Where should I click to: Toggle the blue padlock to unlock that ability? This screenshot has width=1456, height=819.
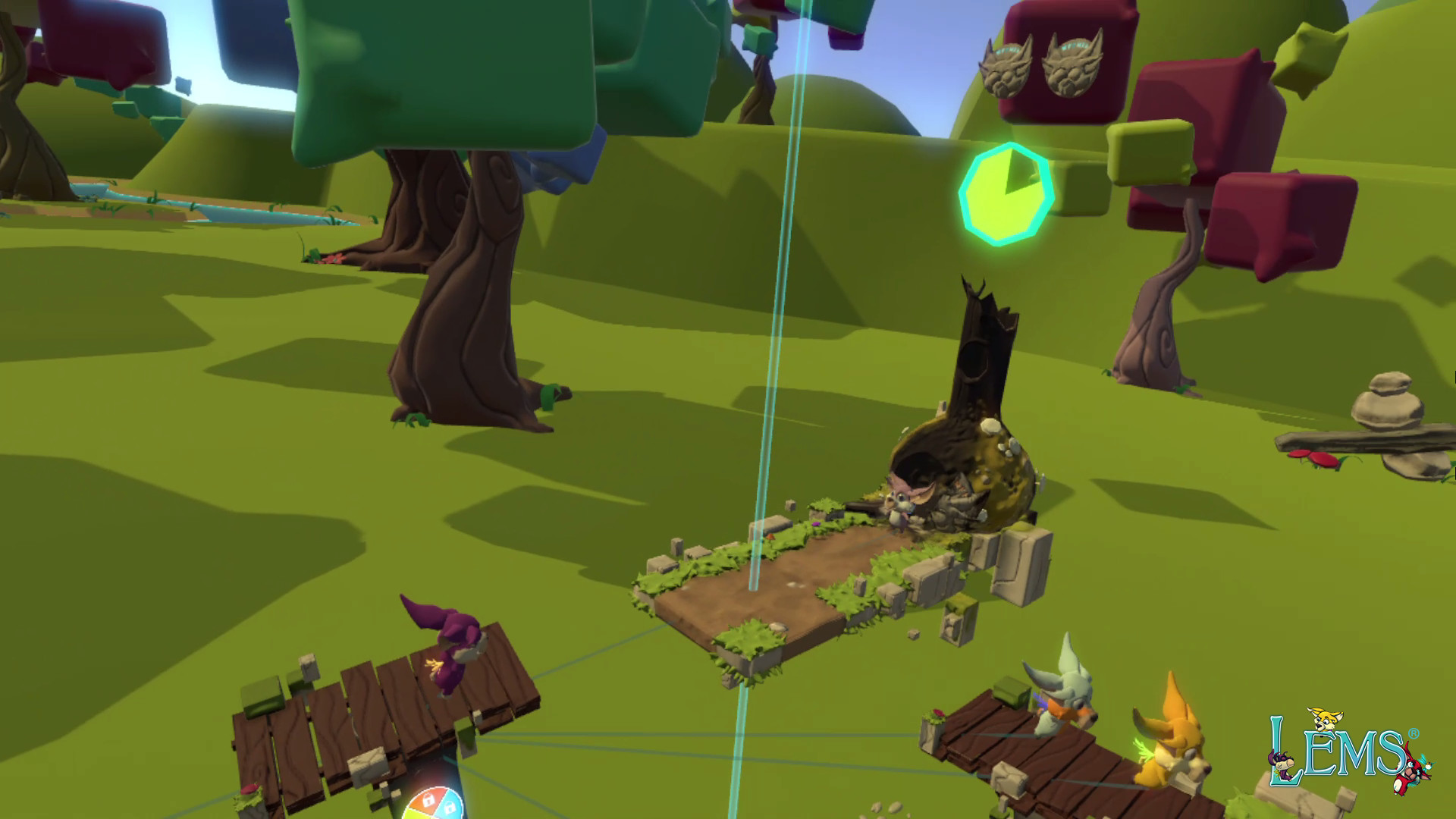point(450,806)
